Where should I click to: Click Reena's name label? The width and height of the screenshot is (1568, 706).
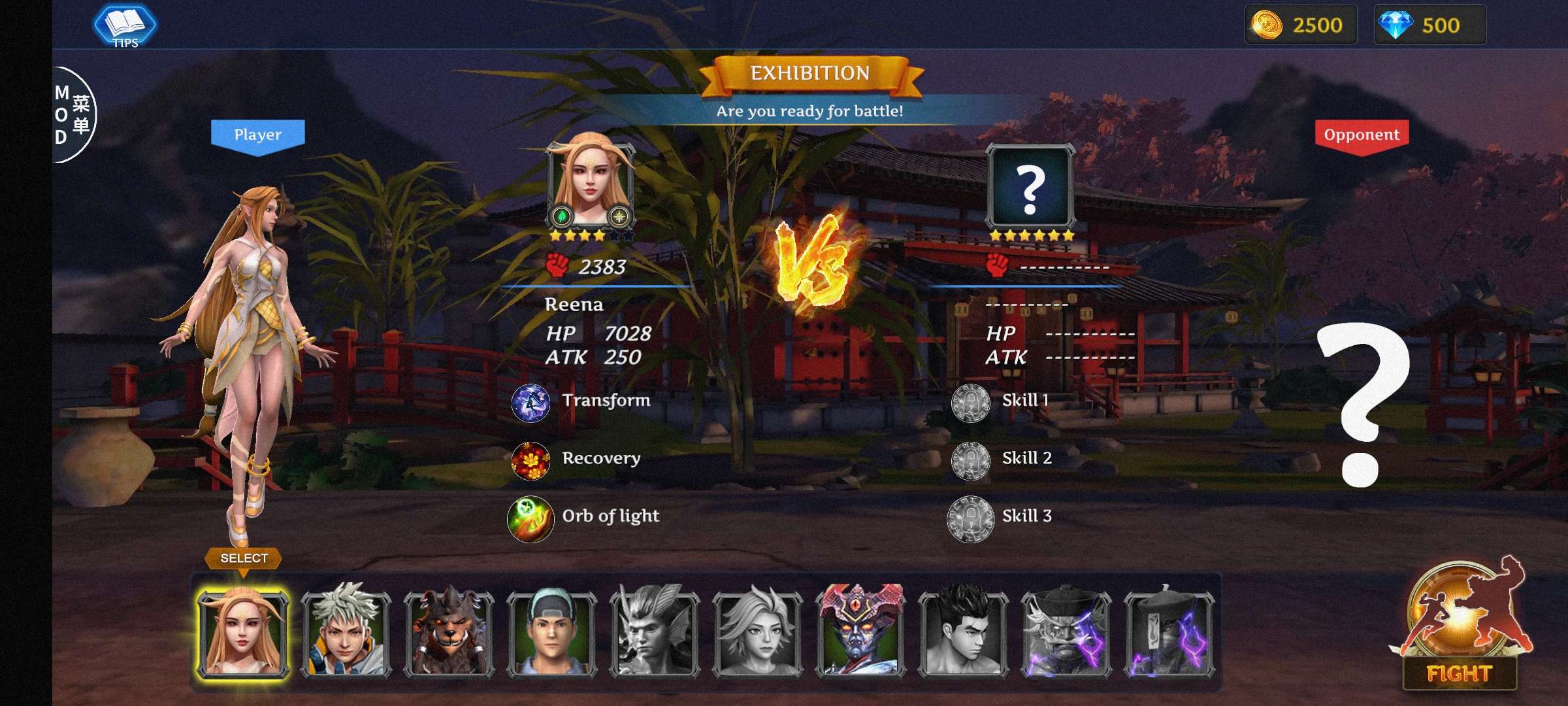tap(574, 305)
